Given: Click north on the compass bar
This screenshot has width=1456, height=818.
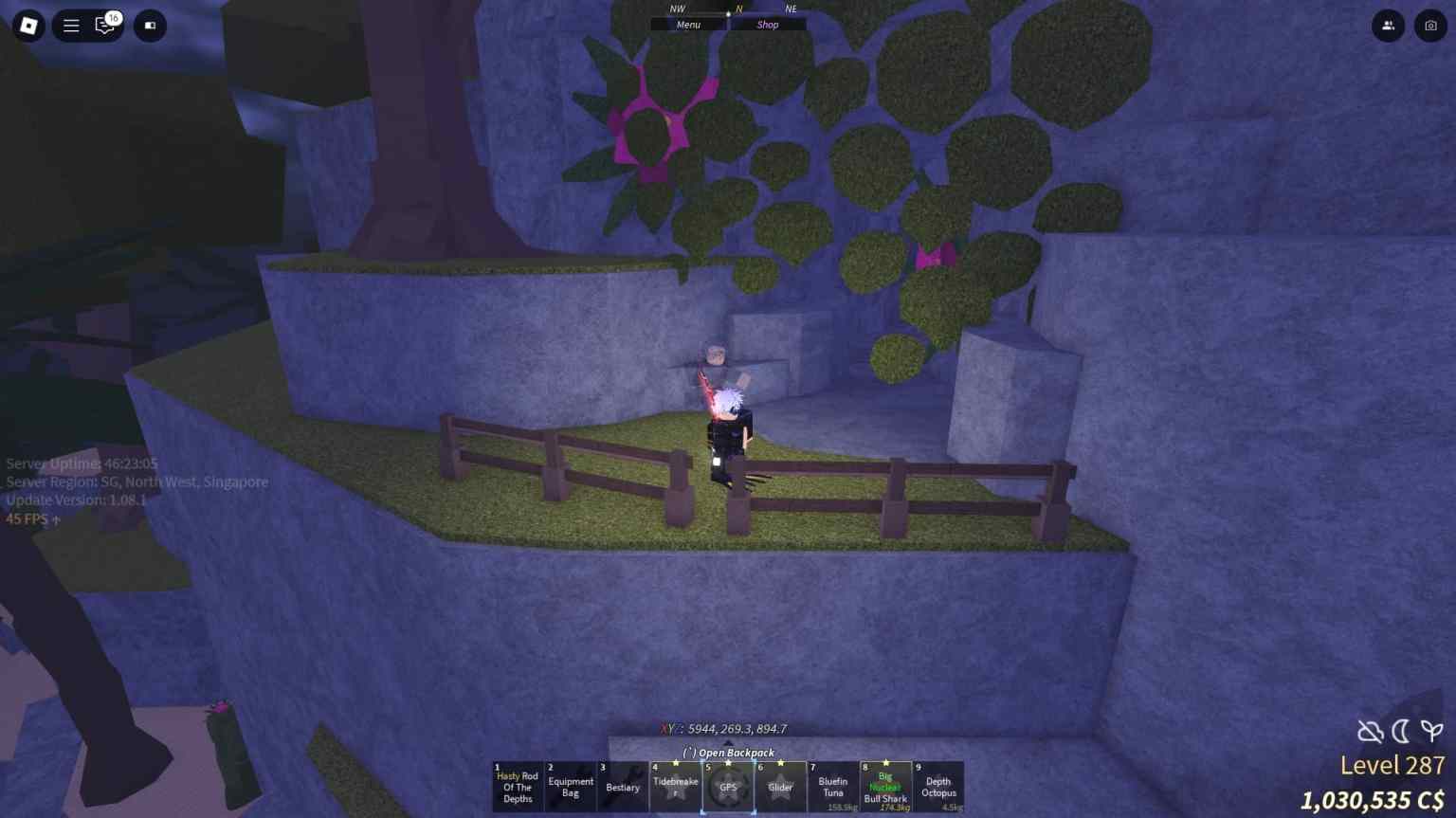Looking at the screenshot, I should pos(737,9).
